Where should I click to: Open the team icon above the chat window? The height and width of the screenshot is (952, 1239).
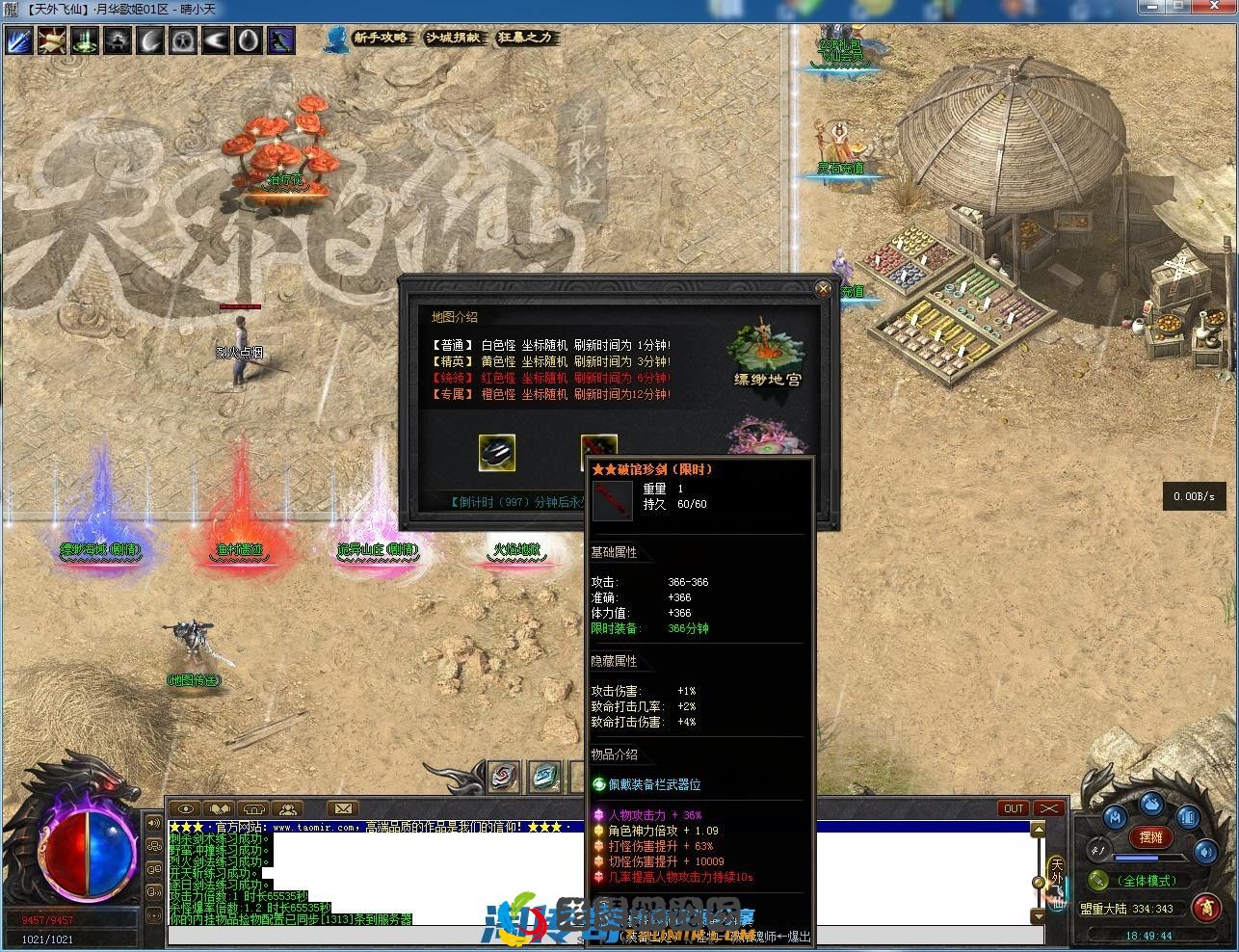tap(288, 807)
